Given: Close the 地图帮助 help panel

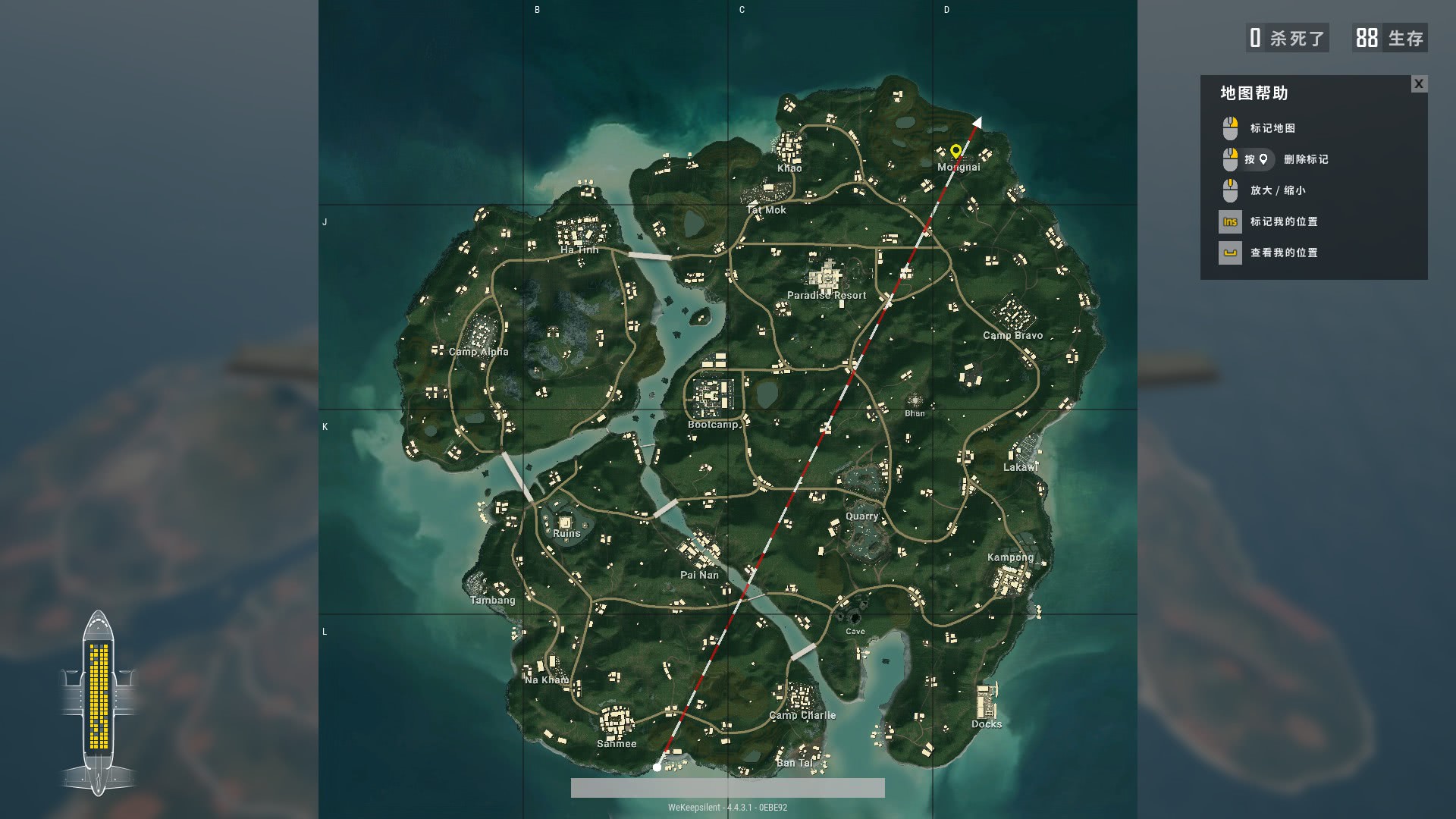Looking at the screenshot, I should [1419, 84].
